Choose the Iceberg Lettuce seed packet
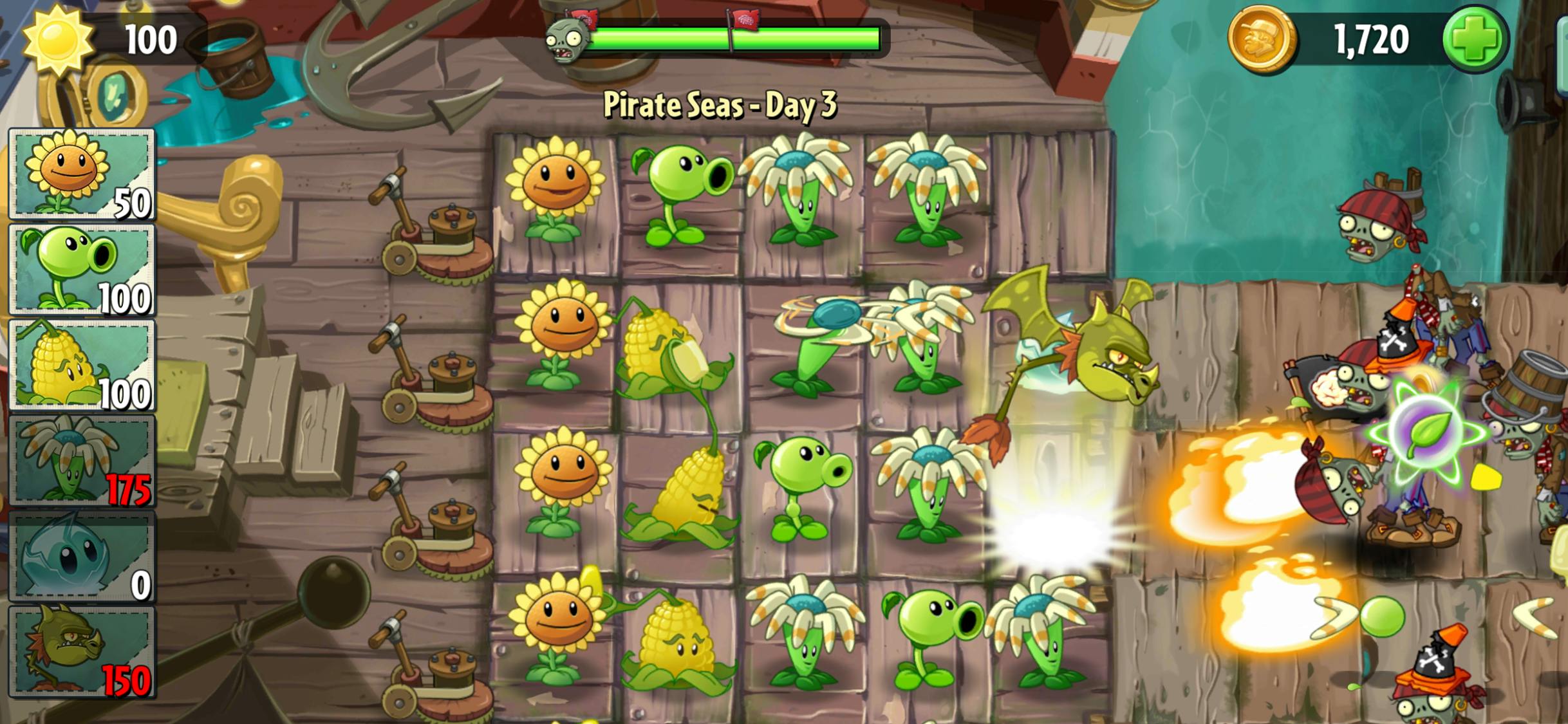1568x724 pixels. (82, 555)
